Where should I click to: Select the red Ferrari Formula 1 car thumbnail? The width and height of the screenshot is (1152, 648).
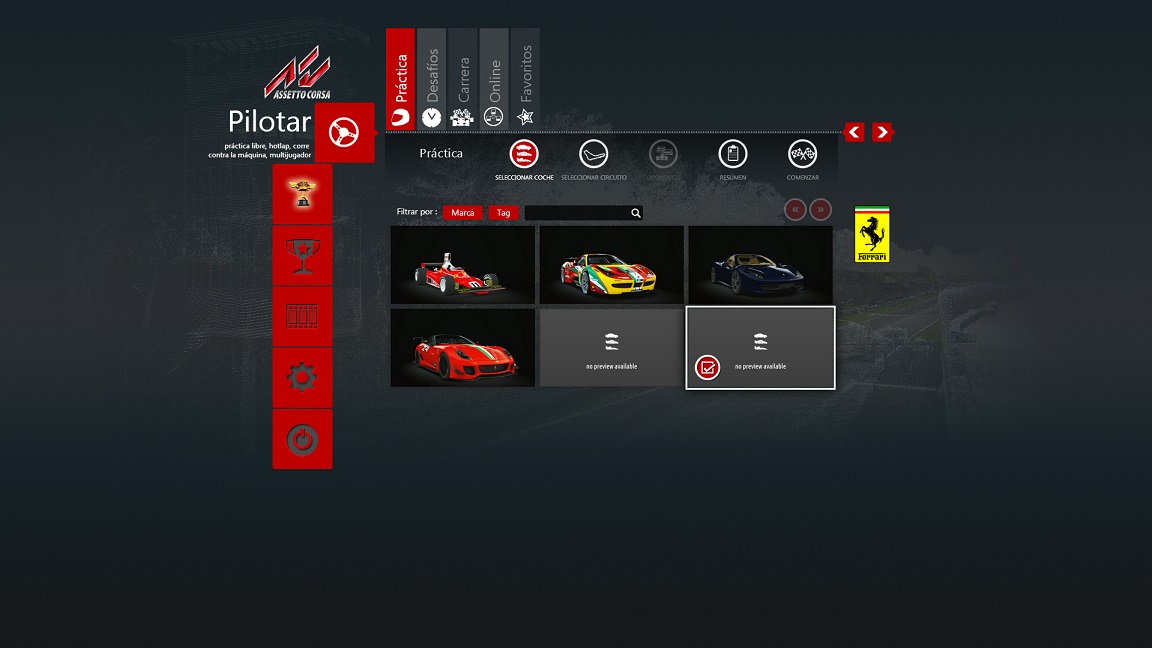(x=463, y=265)
